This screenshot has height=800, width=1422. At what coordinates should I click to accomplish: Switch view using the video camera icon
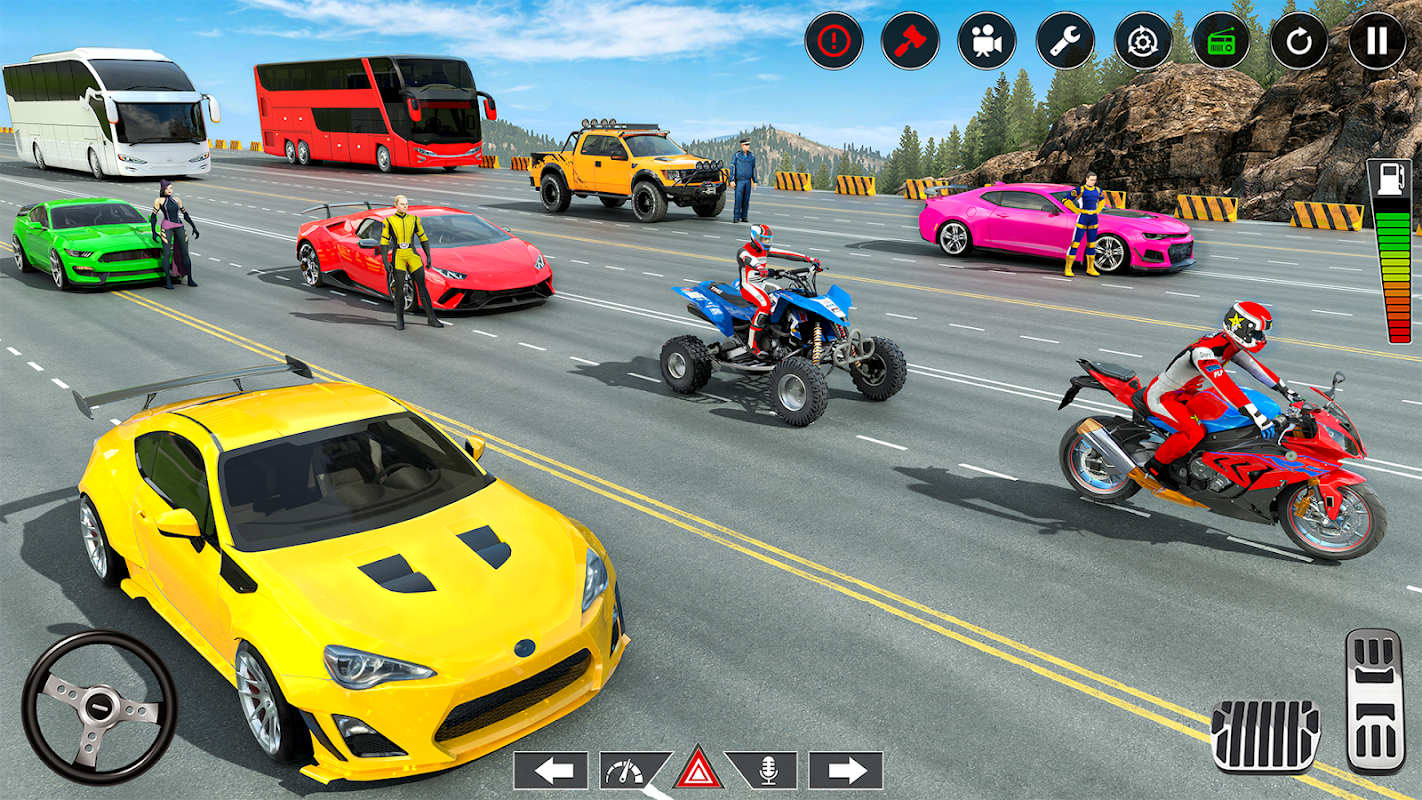point(987,41)
